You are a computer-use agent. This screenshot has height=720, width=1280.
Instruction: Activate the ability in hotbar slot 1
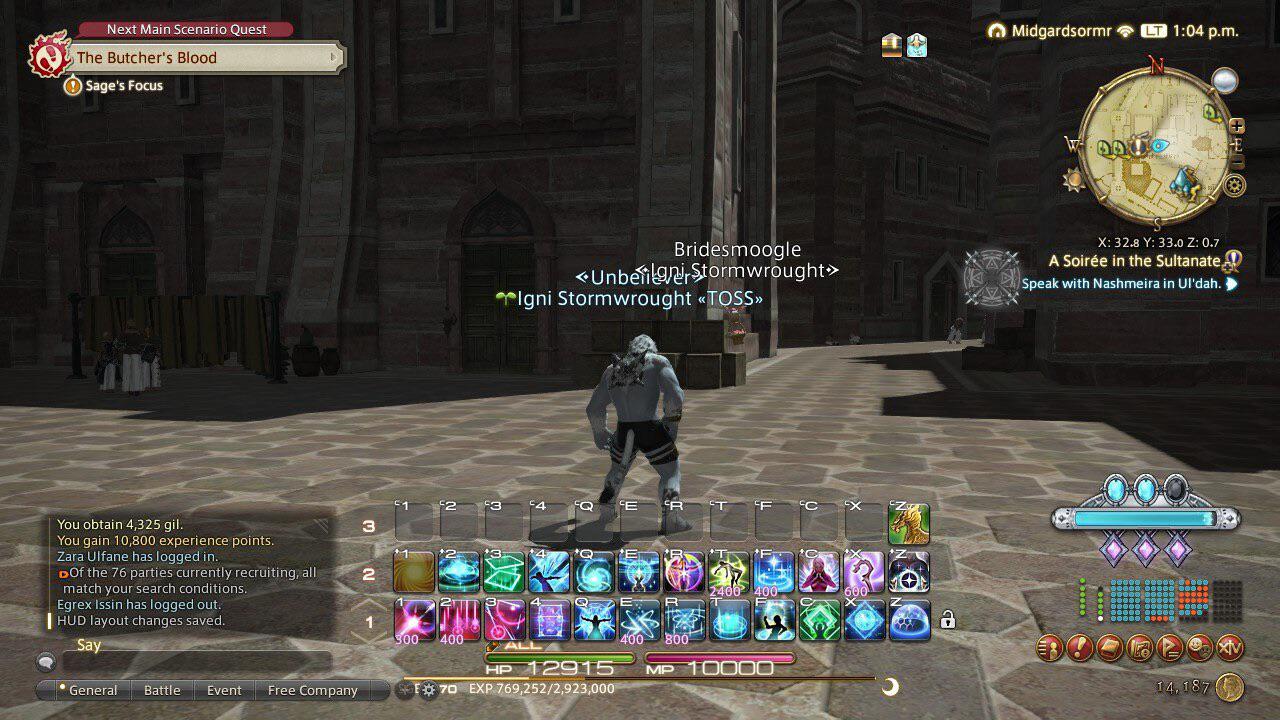(x=412, y=620)
